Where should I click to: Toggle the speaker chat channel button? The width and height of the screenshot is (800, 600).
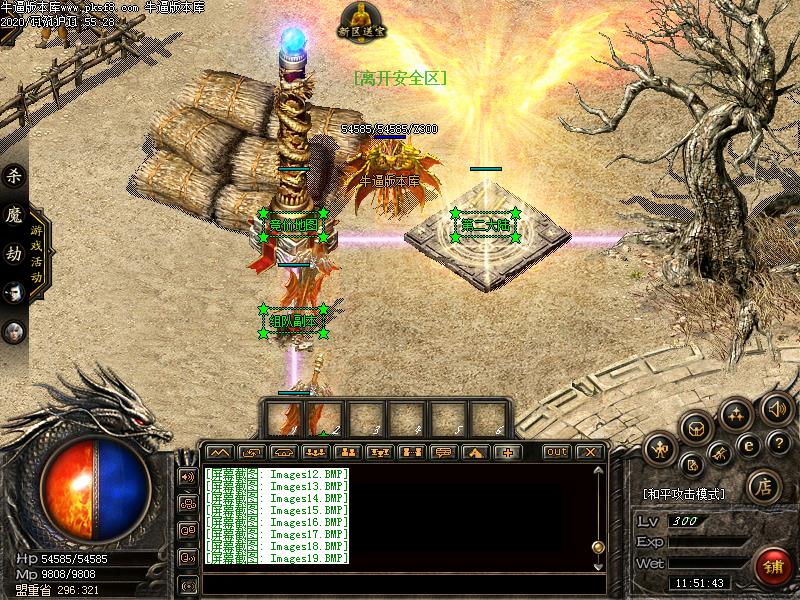pyautogui.click(x=187, y=477)
